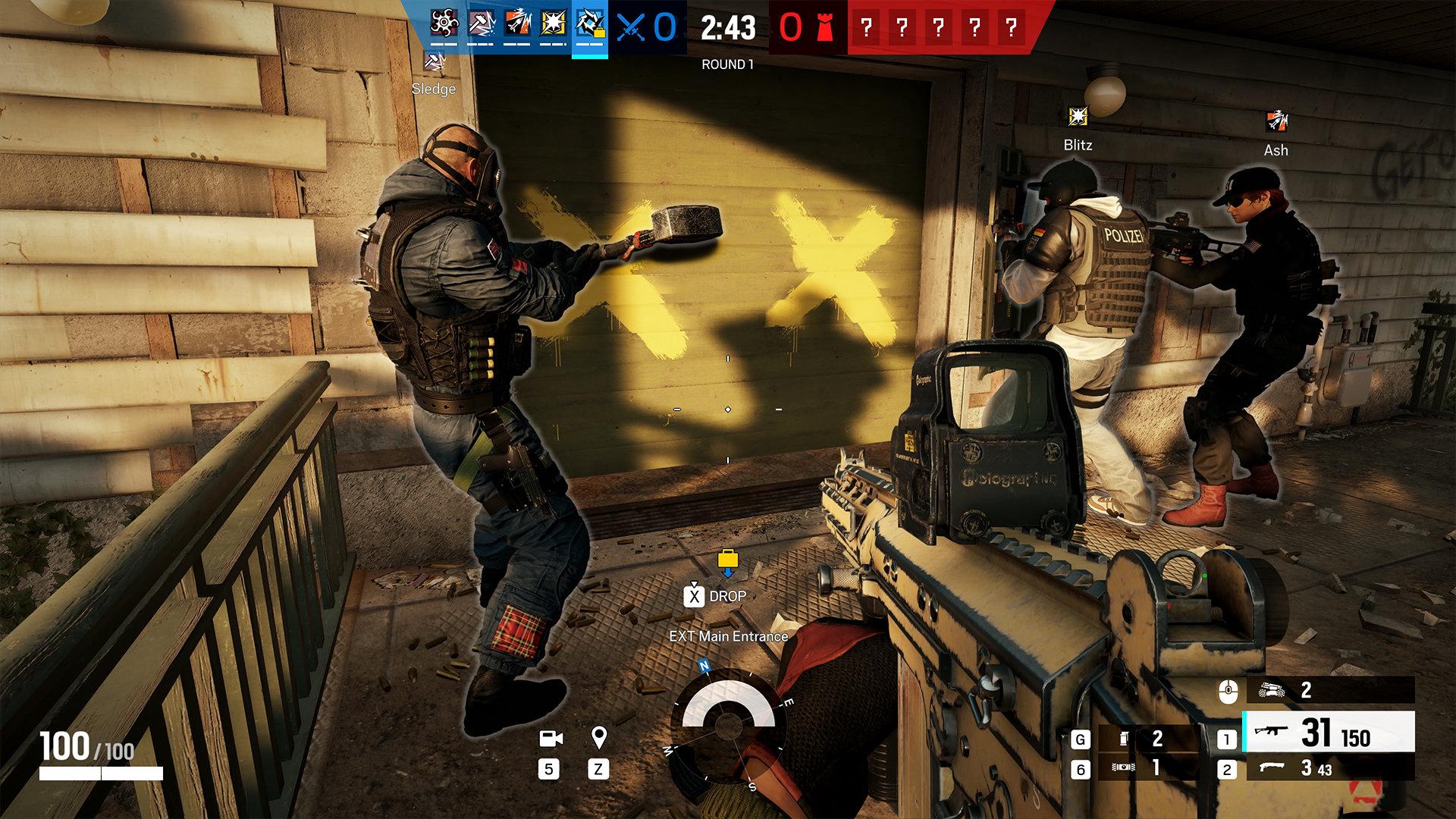Click the ROUND 1 header label
1456x819 pixels.
pyautogui.click(x=726, y=64)
